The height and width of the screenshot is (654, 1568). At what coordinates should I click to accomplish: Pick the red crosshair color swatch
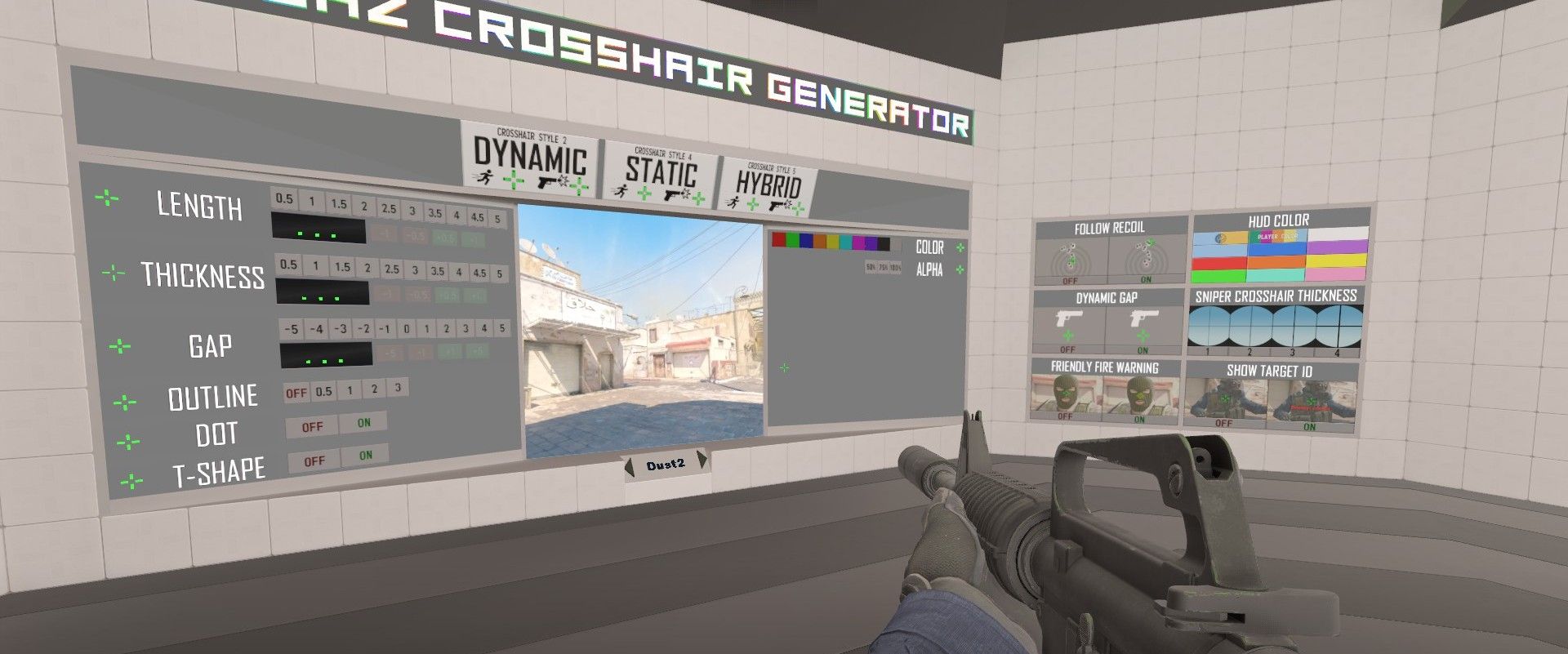pos(779,241)
